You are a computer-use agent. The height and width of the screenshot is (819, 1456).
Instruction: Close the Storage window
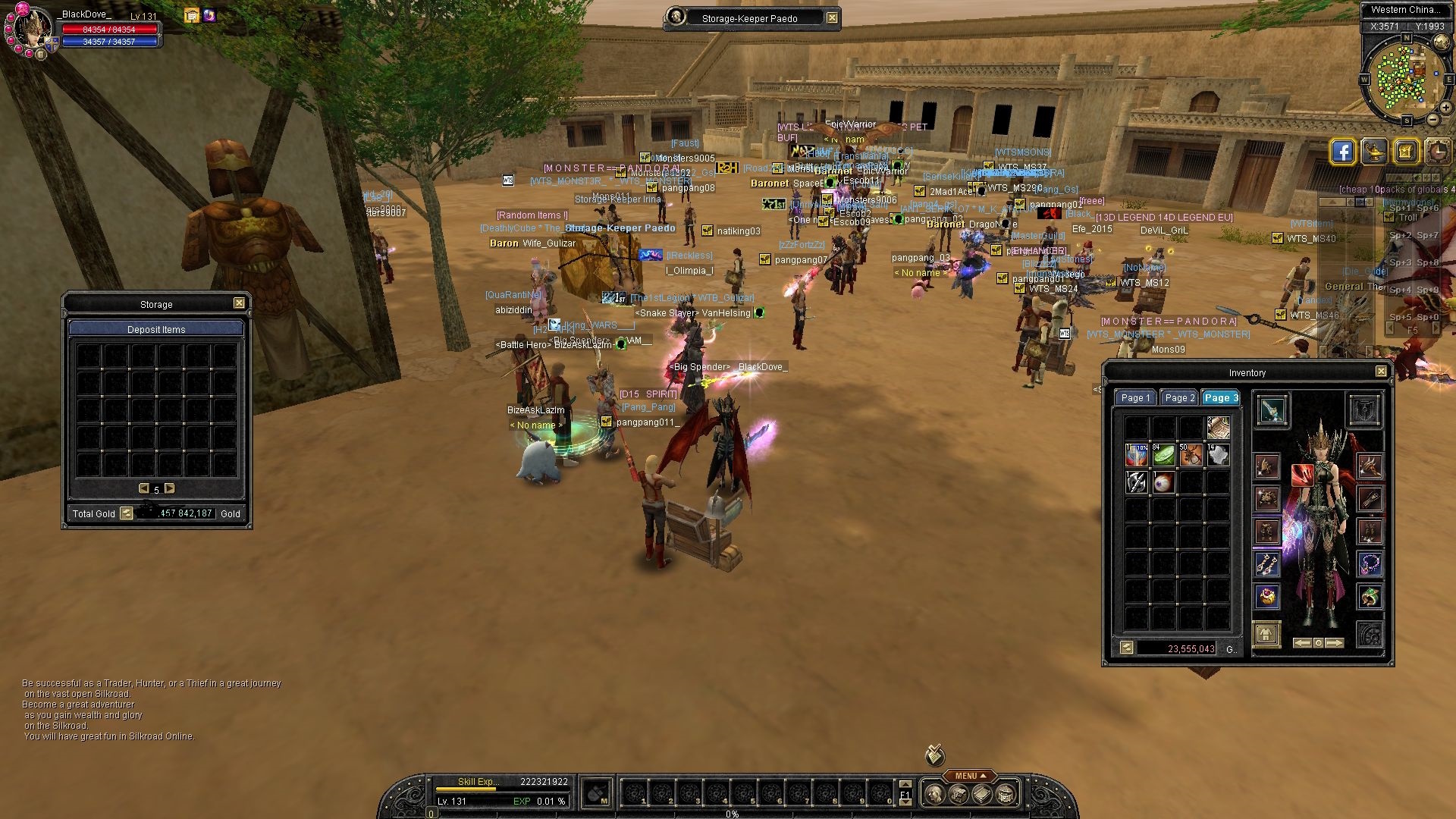tap(239, 303)
